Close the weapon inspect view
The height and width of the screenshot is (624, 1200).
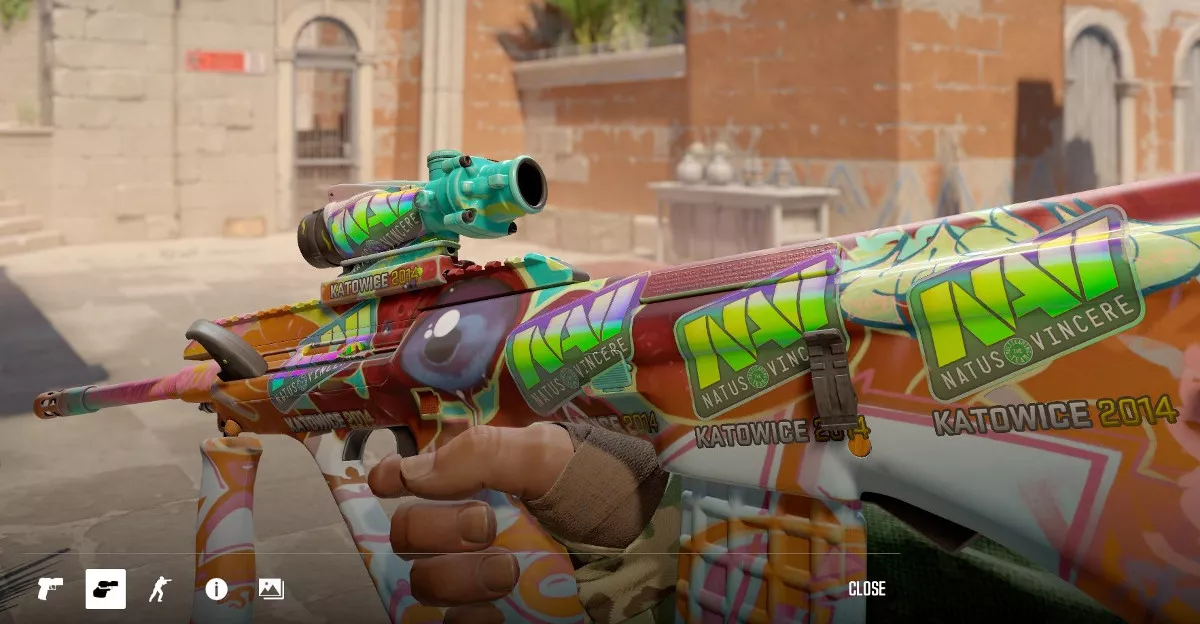[866, 589]
